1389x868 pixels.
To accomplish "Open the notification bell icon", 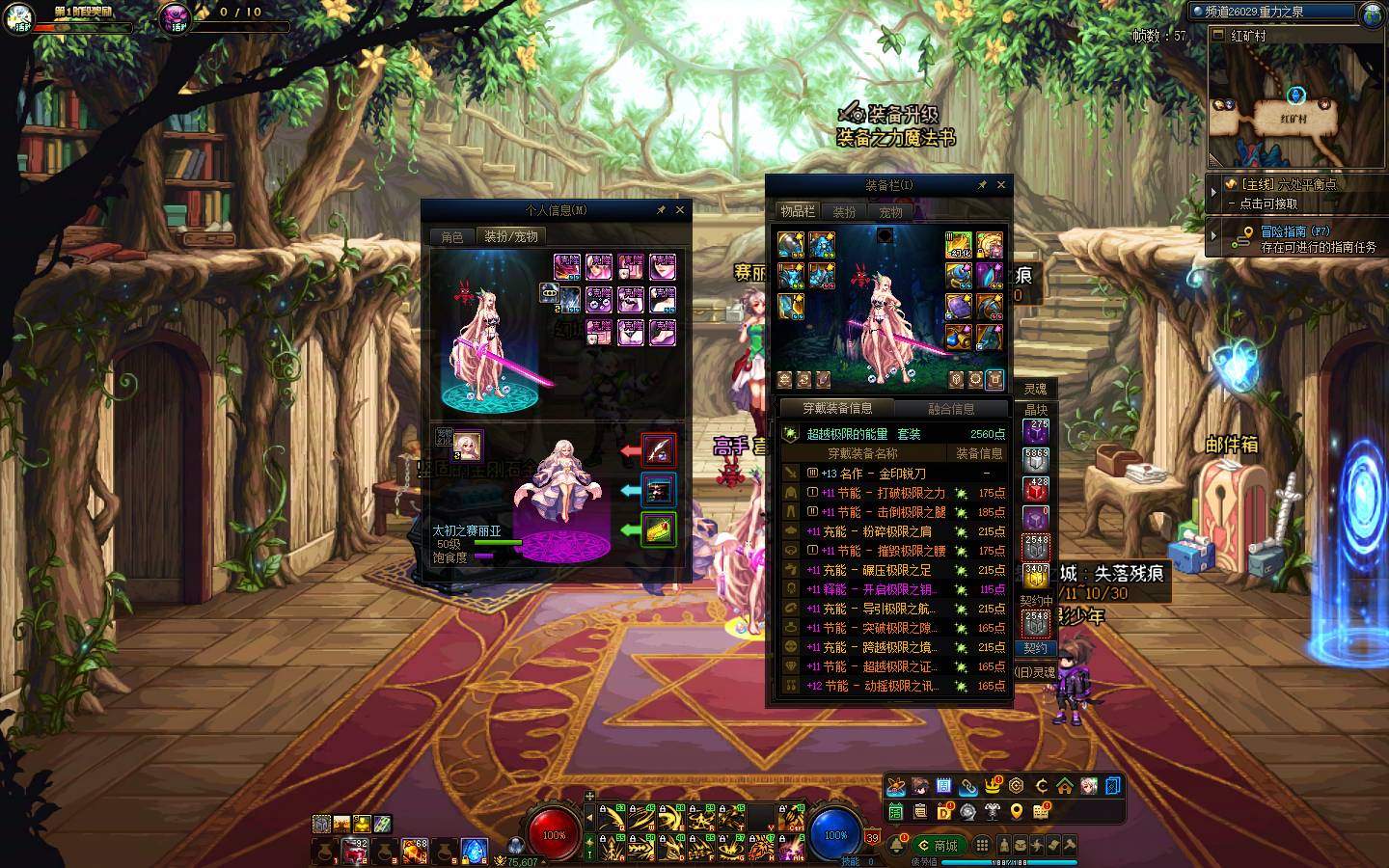I will pos(897,846).
